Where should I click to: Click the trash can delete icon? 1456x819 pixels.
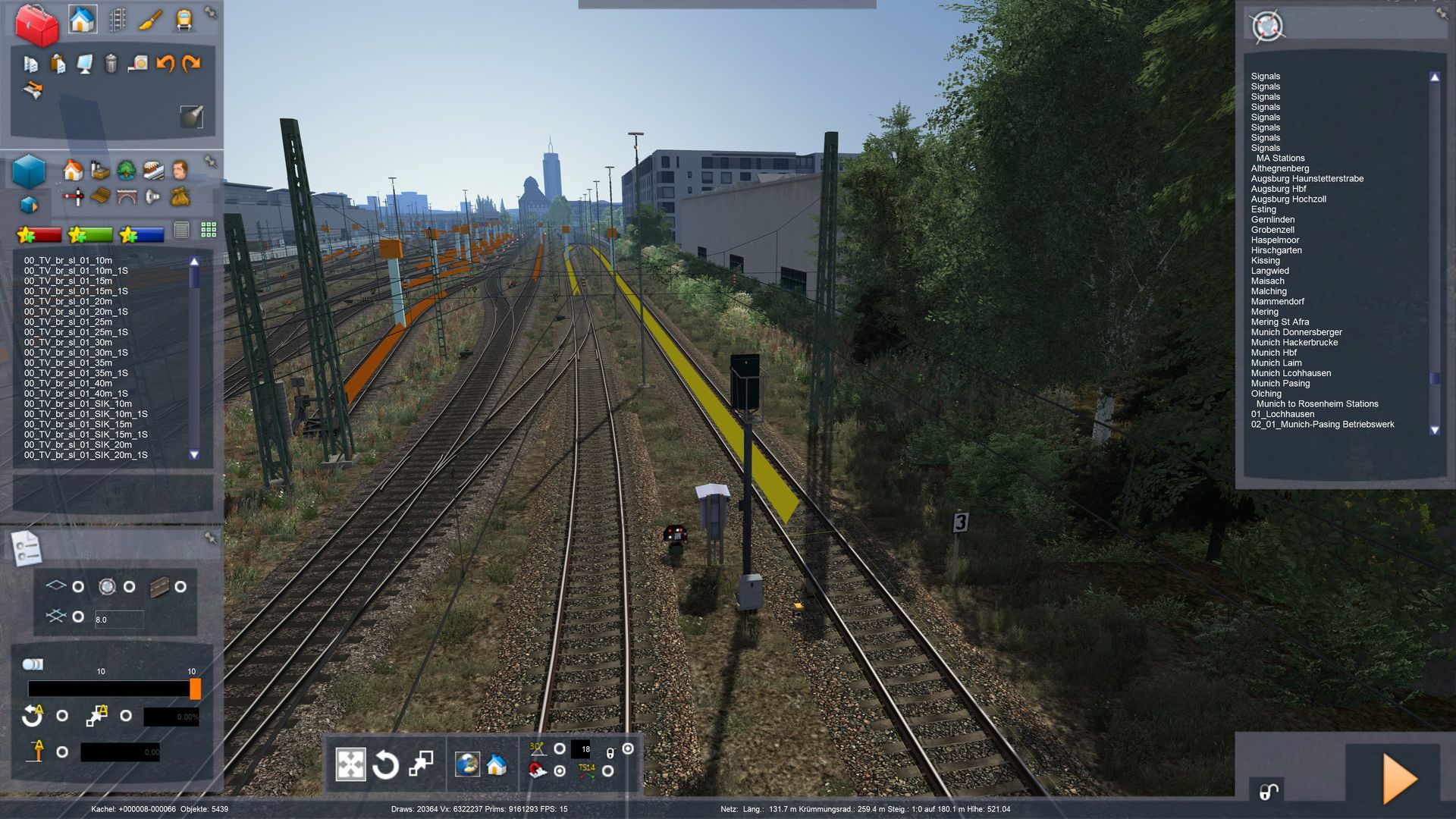[111, 64]
